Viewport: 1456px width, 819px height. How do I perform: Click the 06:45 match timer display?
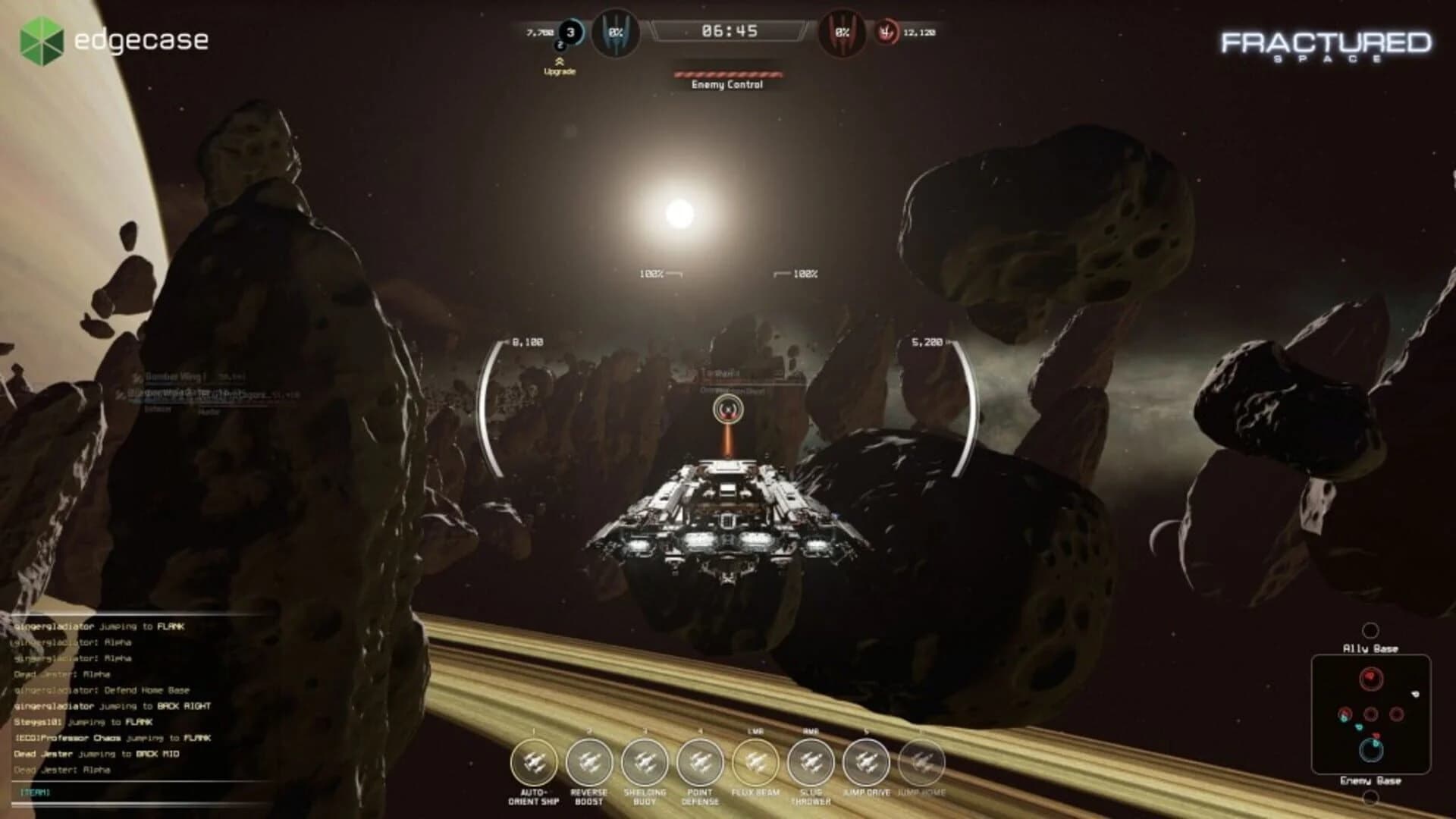tap(730, 32)
